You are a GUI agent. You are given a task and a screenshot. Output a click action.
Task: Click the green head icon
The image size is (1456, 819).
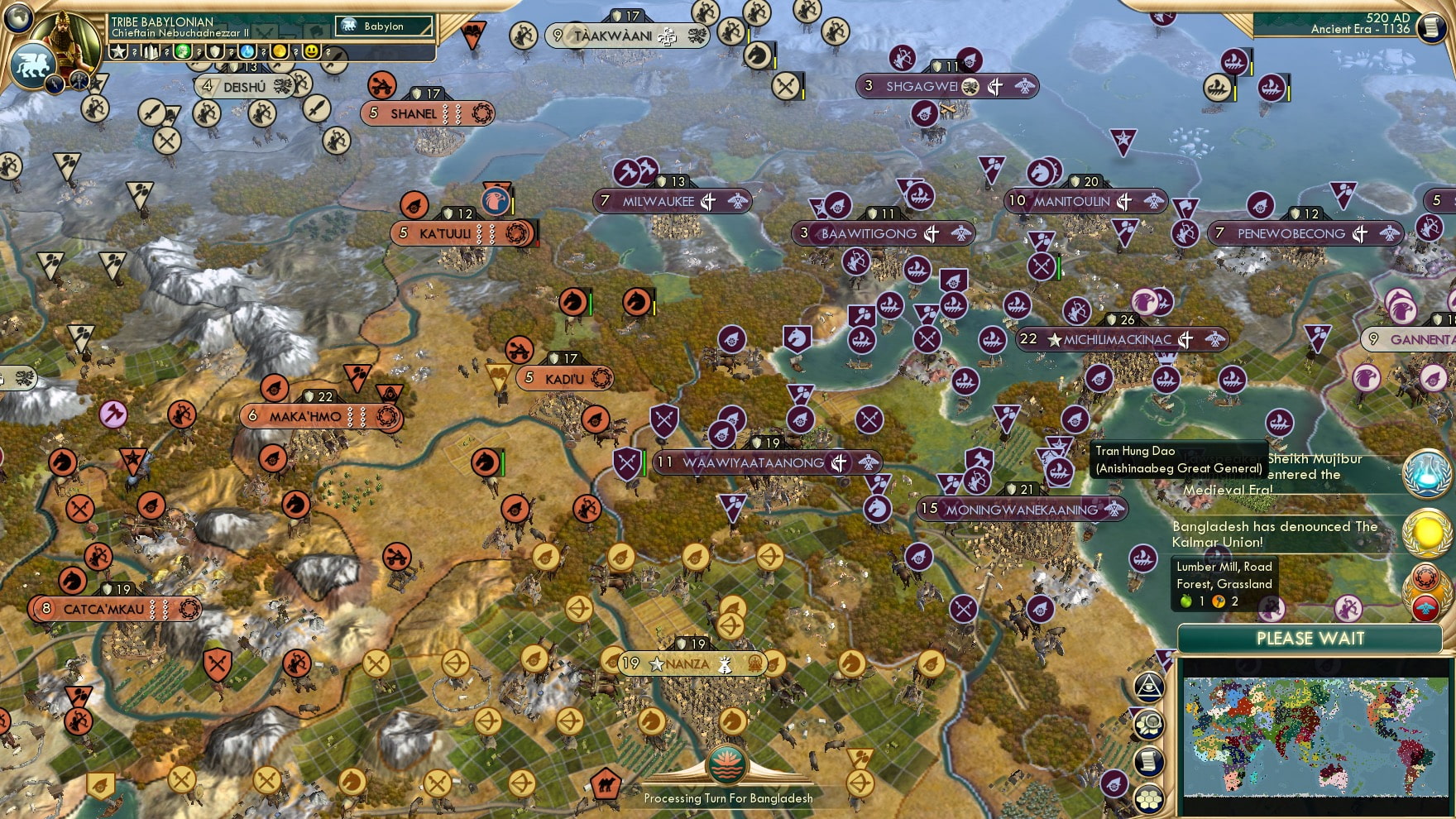pyautogui.click(x=183, y=51)
